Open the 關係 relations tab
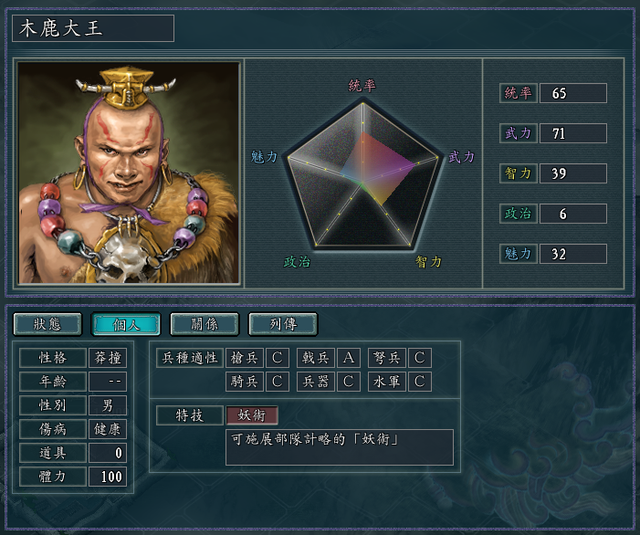 point(204,324)
